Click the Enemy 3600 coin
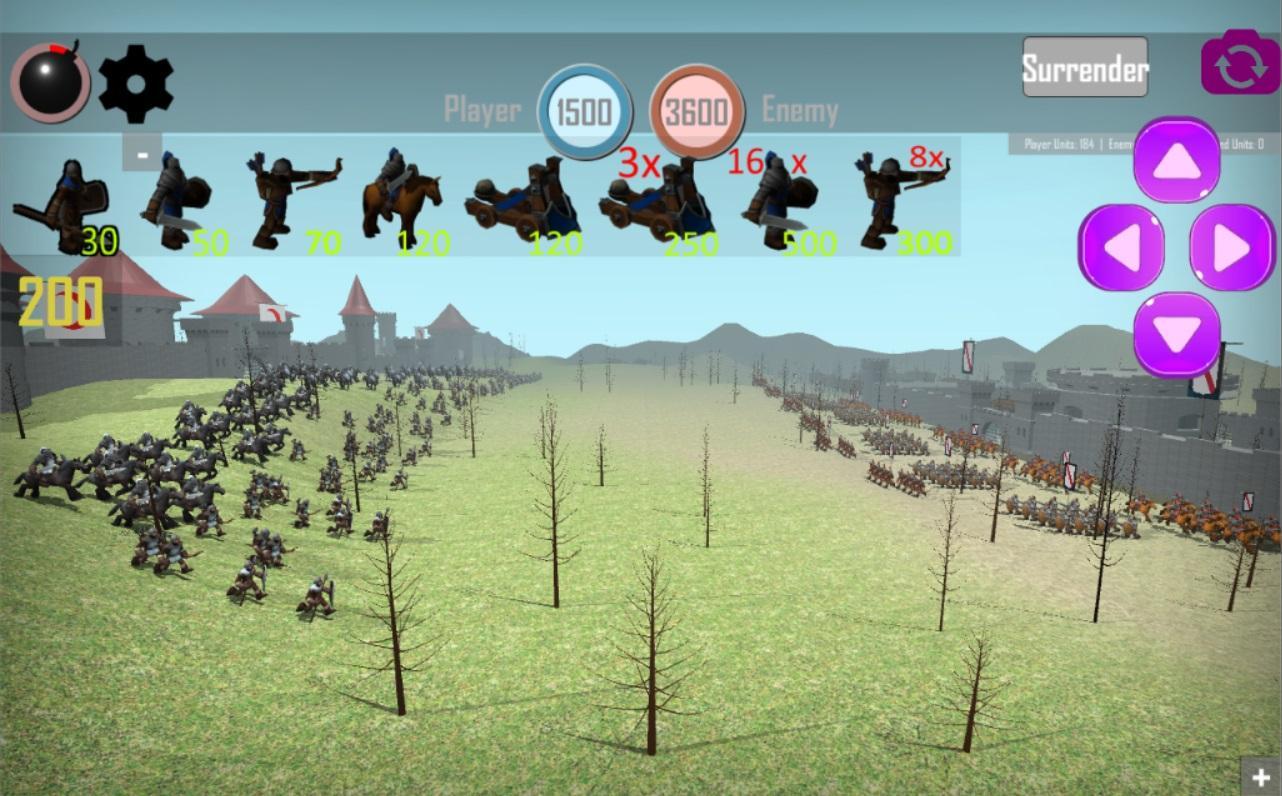This screenshot has width=1282, height=796. coord(697,110)
